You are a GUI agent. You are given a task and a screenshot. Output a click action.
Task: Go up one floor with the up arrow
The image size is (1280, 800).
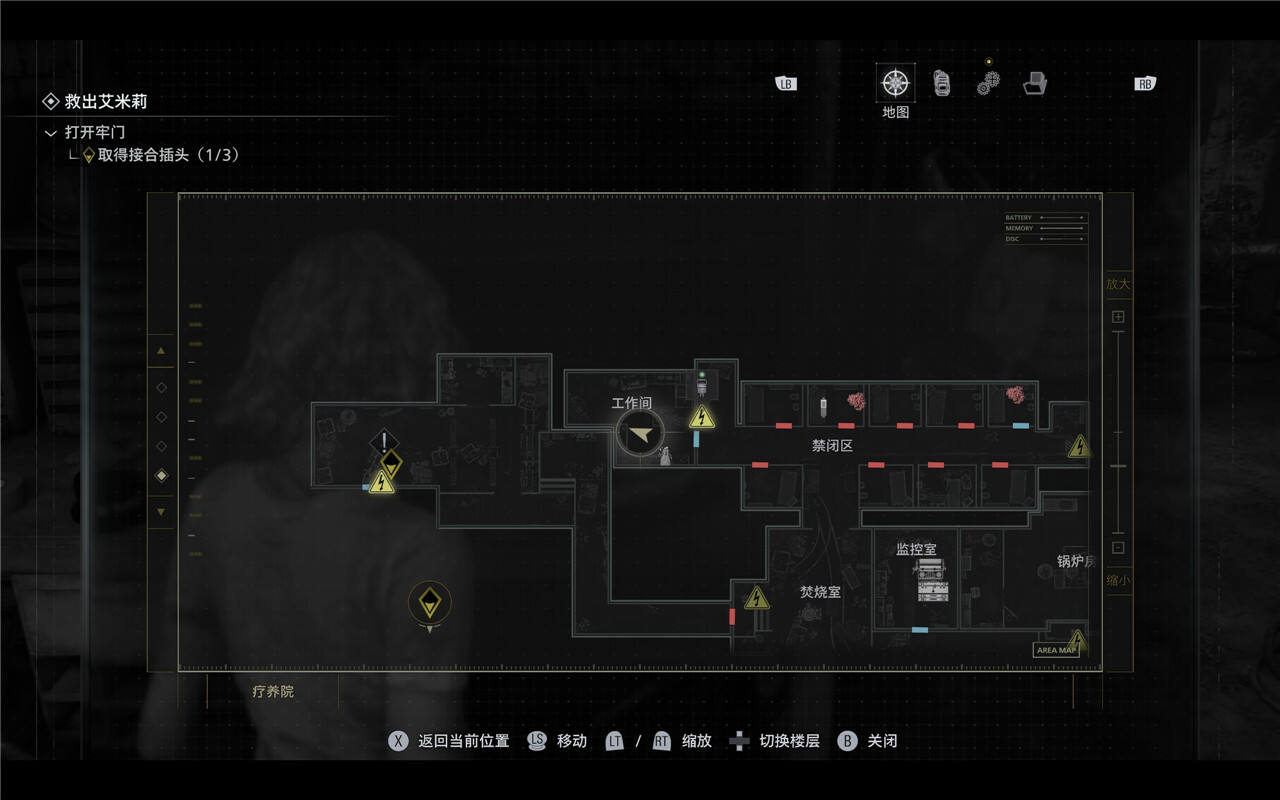pos(161,350)
